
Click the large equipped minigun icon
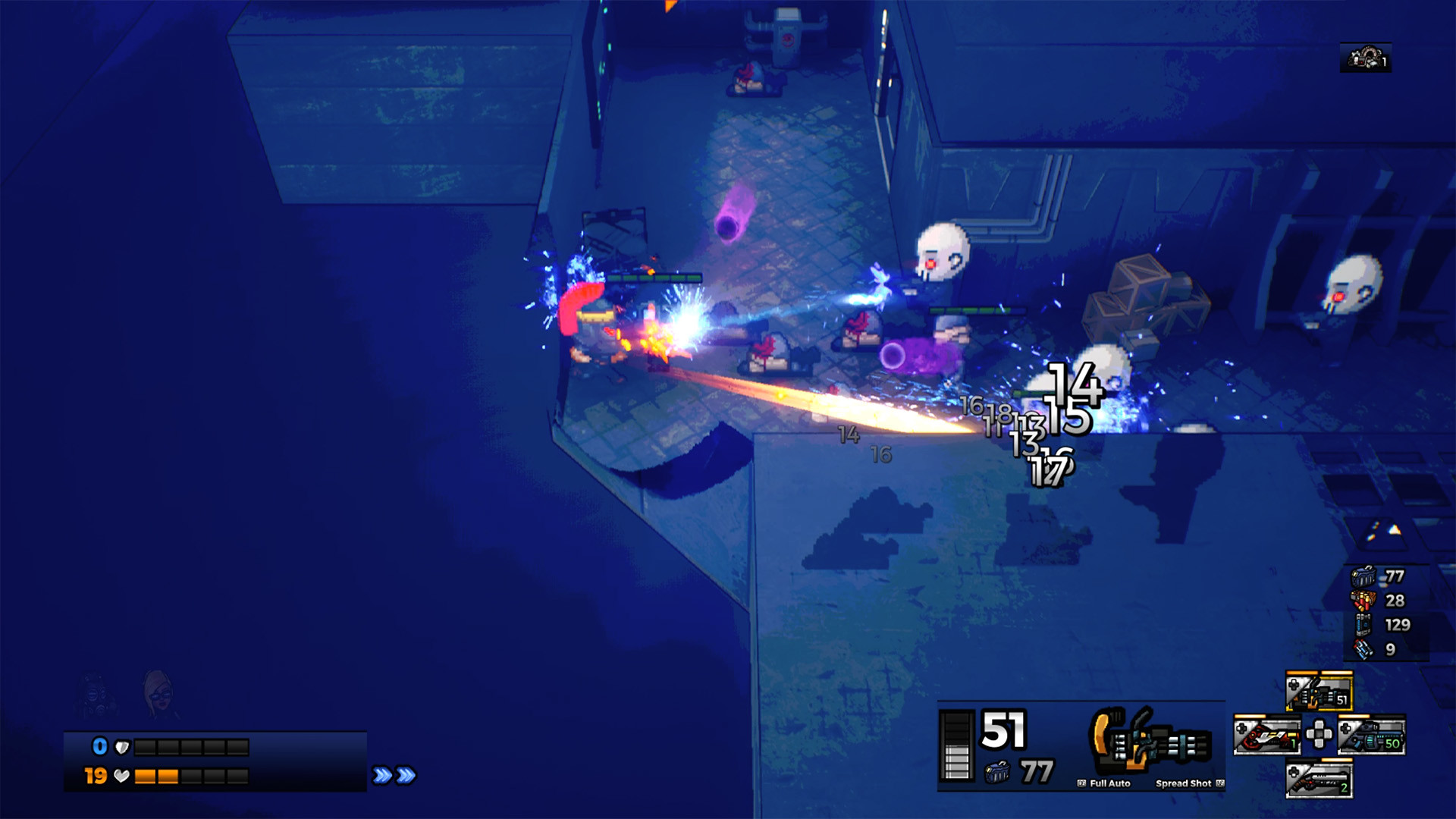click(1149, 742)
